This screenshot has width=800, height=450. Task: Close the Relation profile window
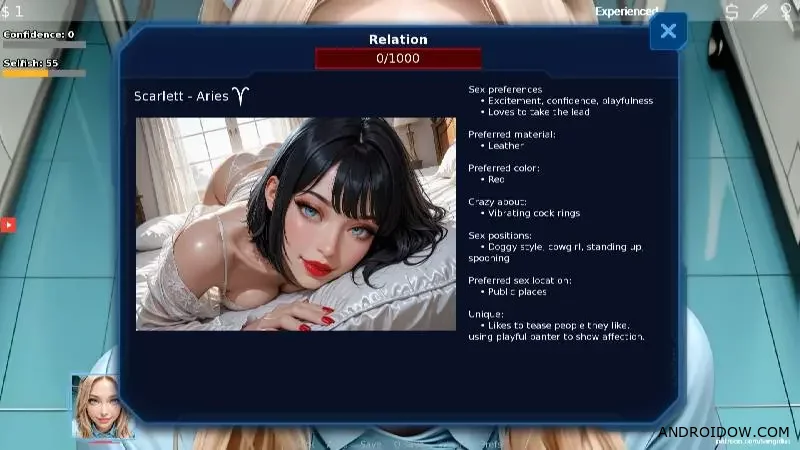click(x=668, y=32)
